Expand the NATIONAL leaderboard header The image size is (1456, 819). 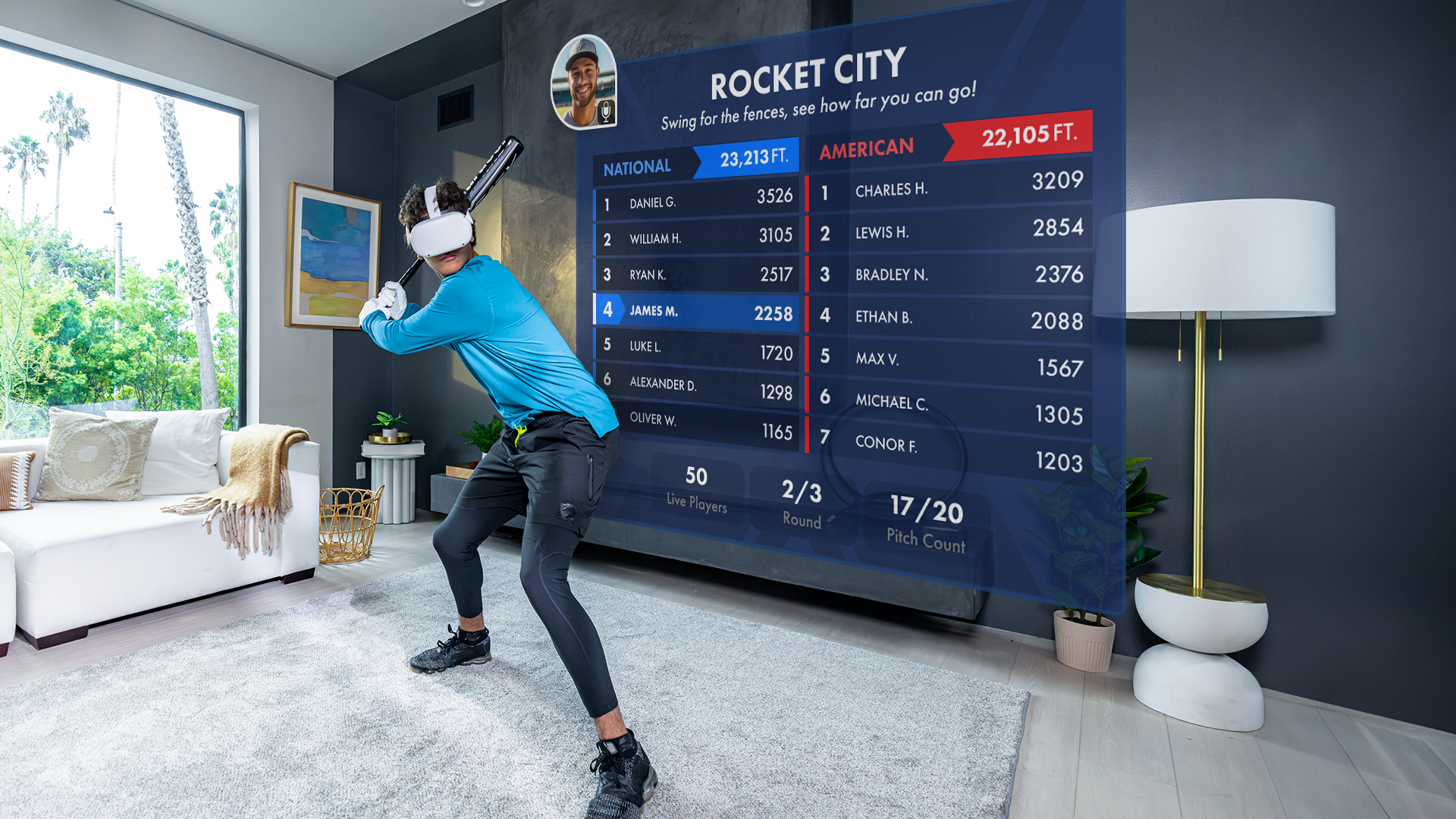694,161
